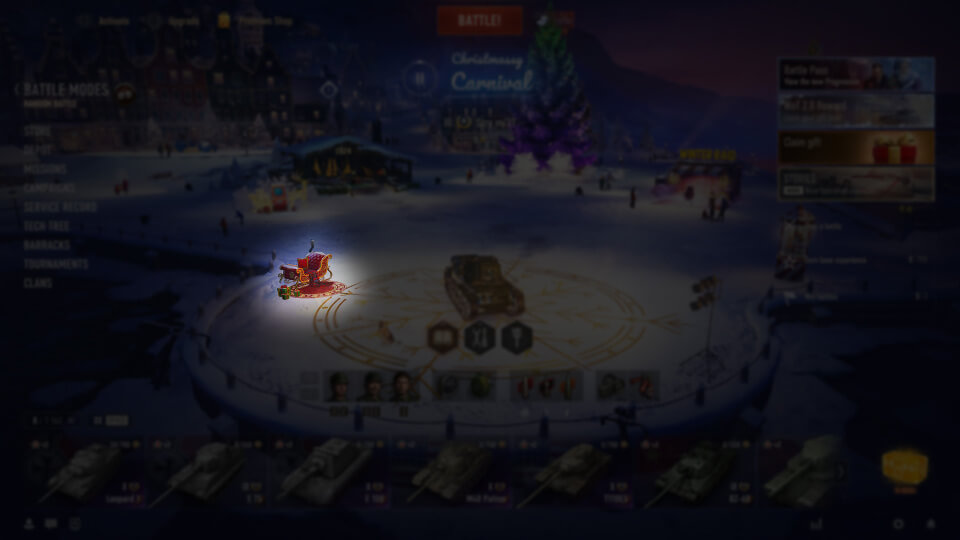View the Service Record
Screen dimensions: 960x540
tap(61, 207)
